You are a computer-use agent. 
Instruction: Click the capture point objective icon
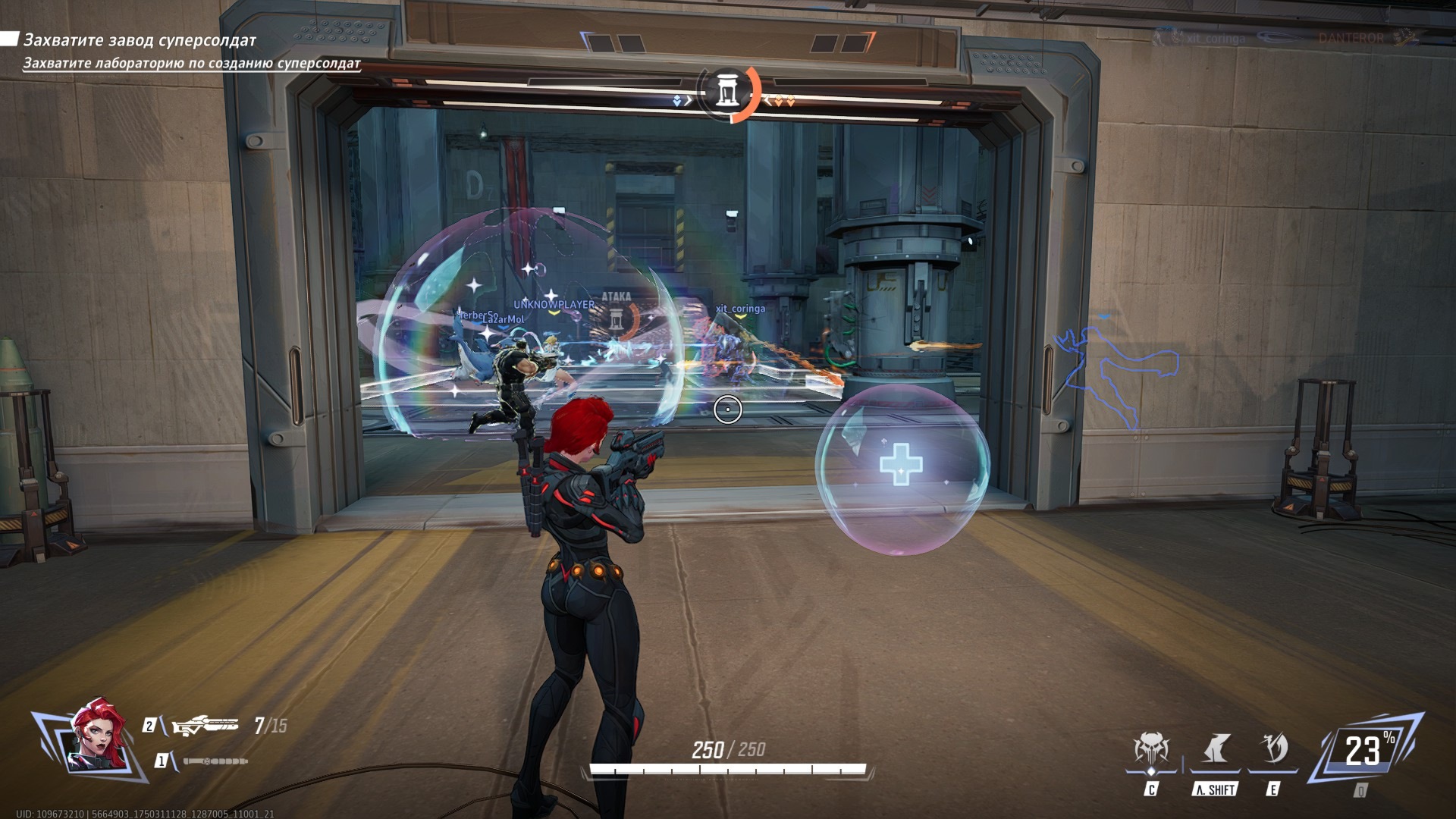[x=728, y=93]
